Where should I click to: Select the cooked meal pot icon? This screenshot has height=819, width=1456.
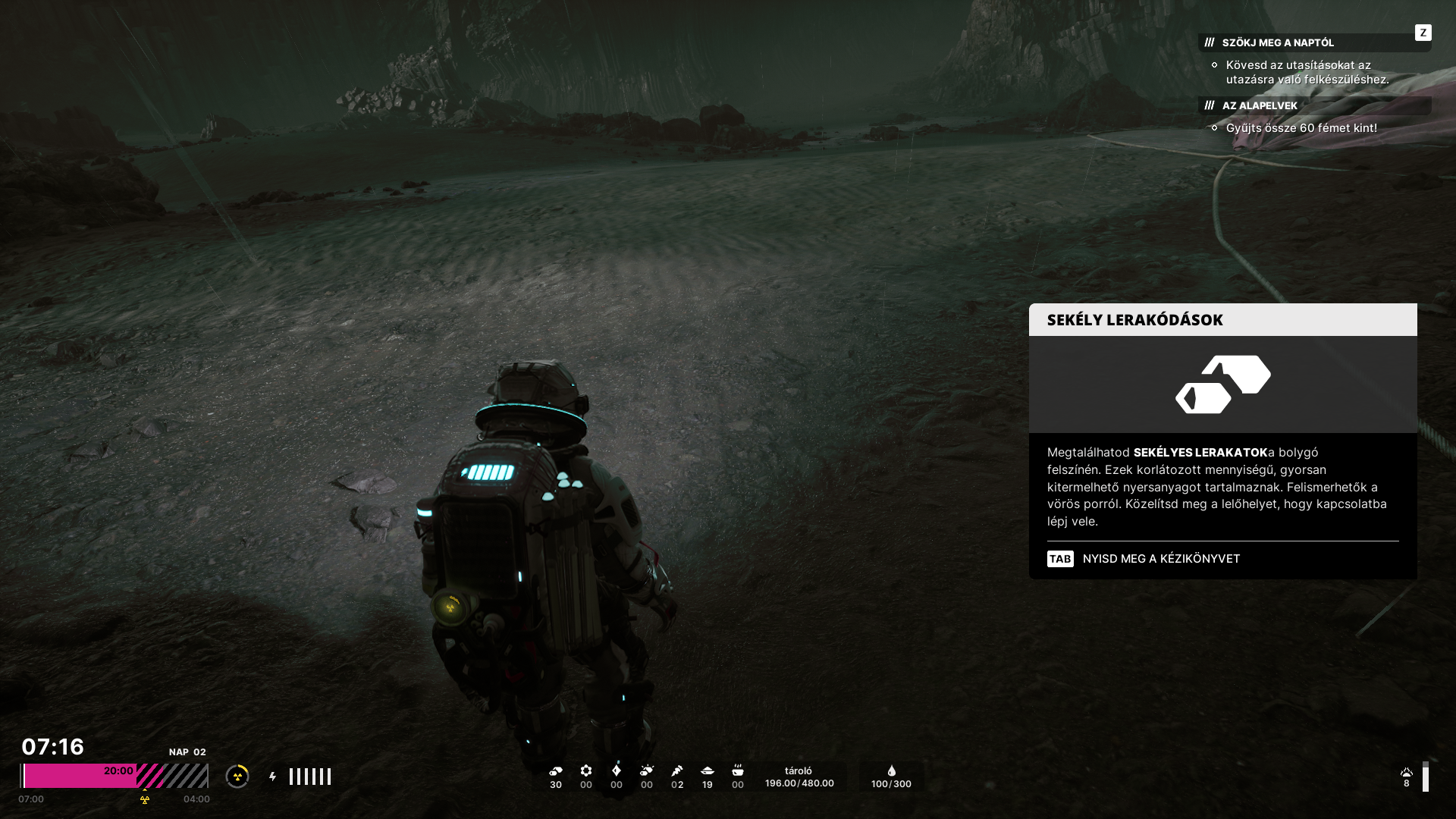point(738,771)
